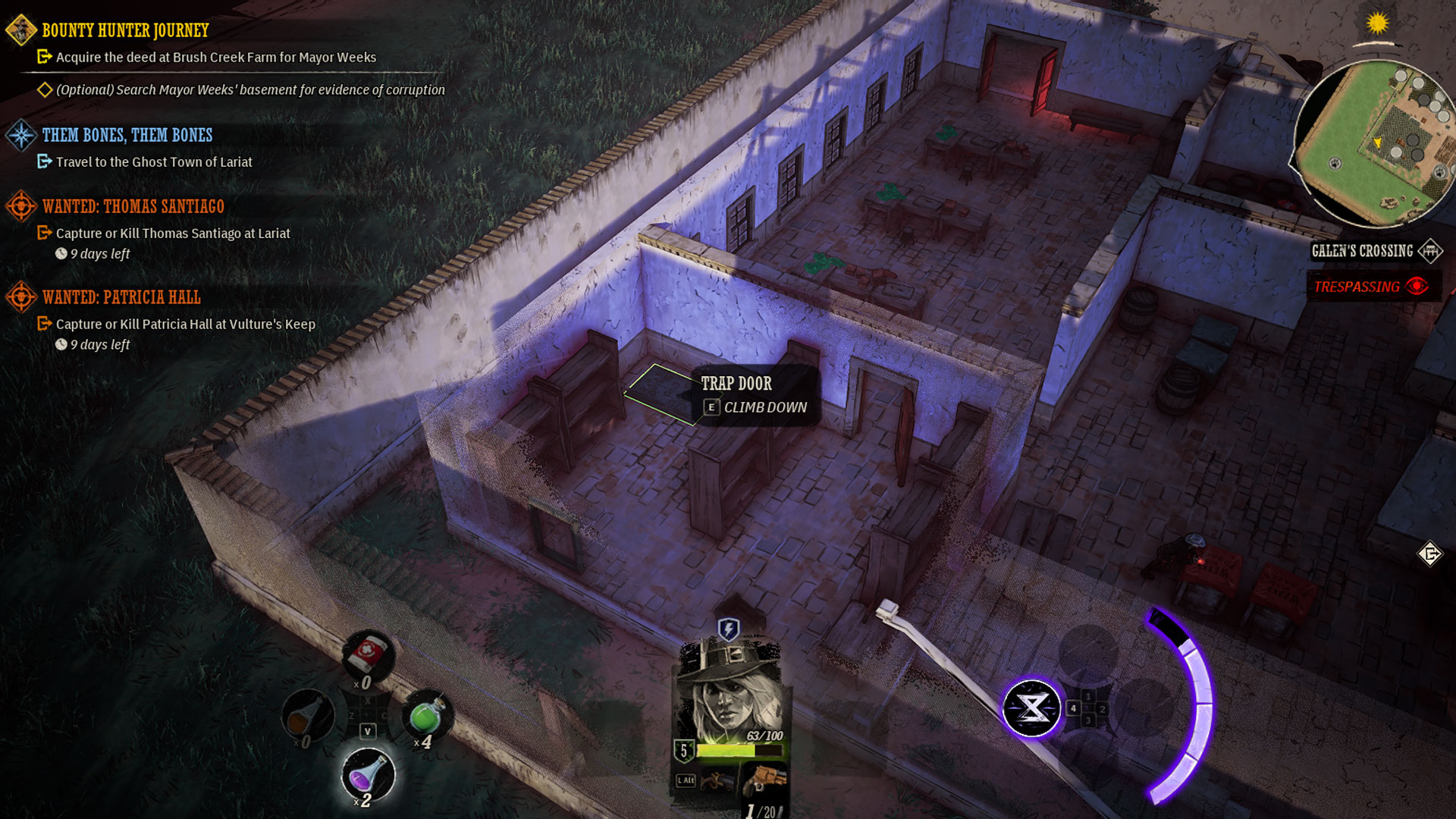1456x819 pixels.
Task: Track the Wanted: Patricia Hall bounty
Action: pos(121,297)
